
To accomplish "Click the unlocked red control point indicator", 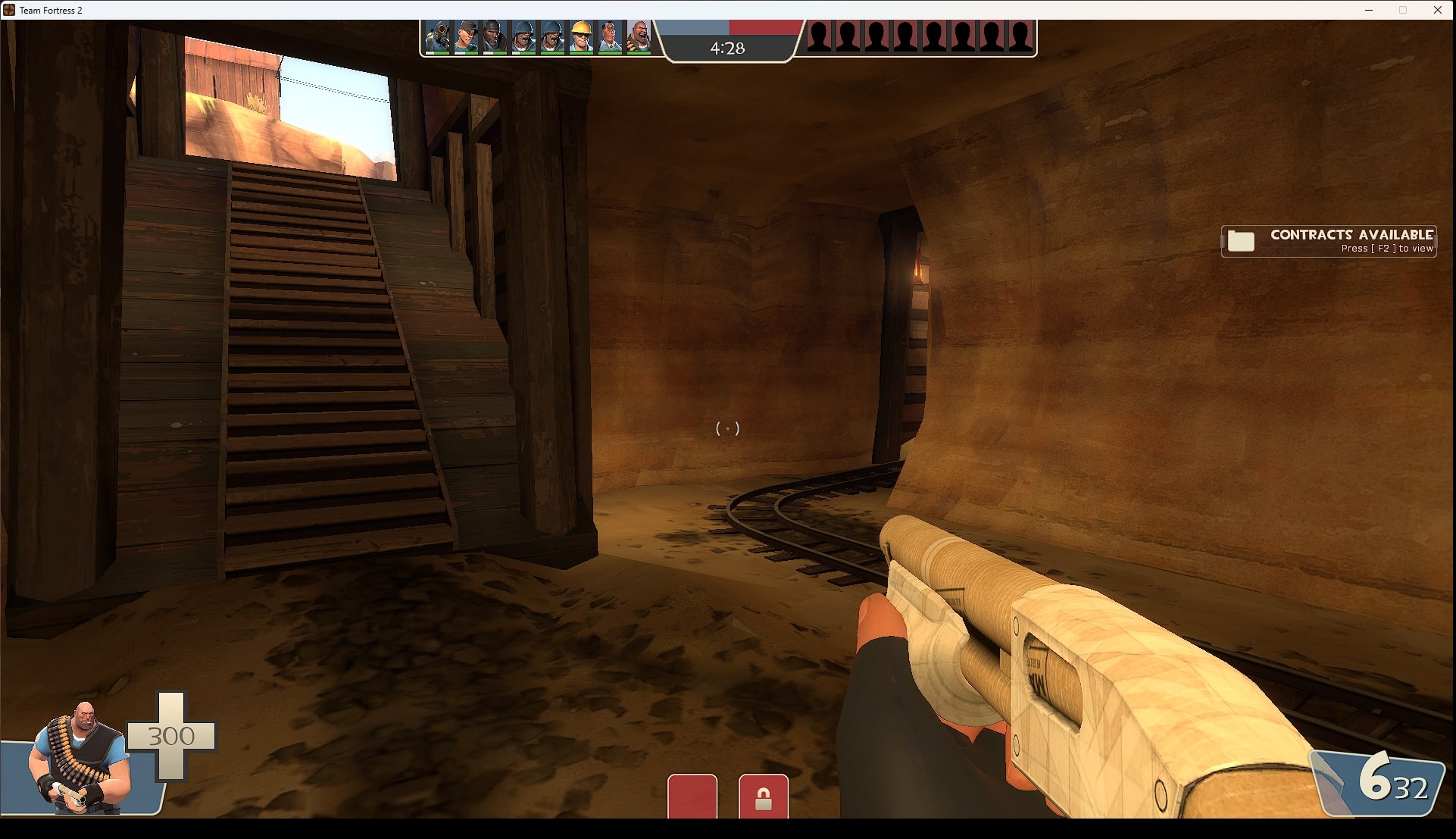I will coord(692,796).
